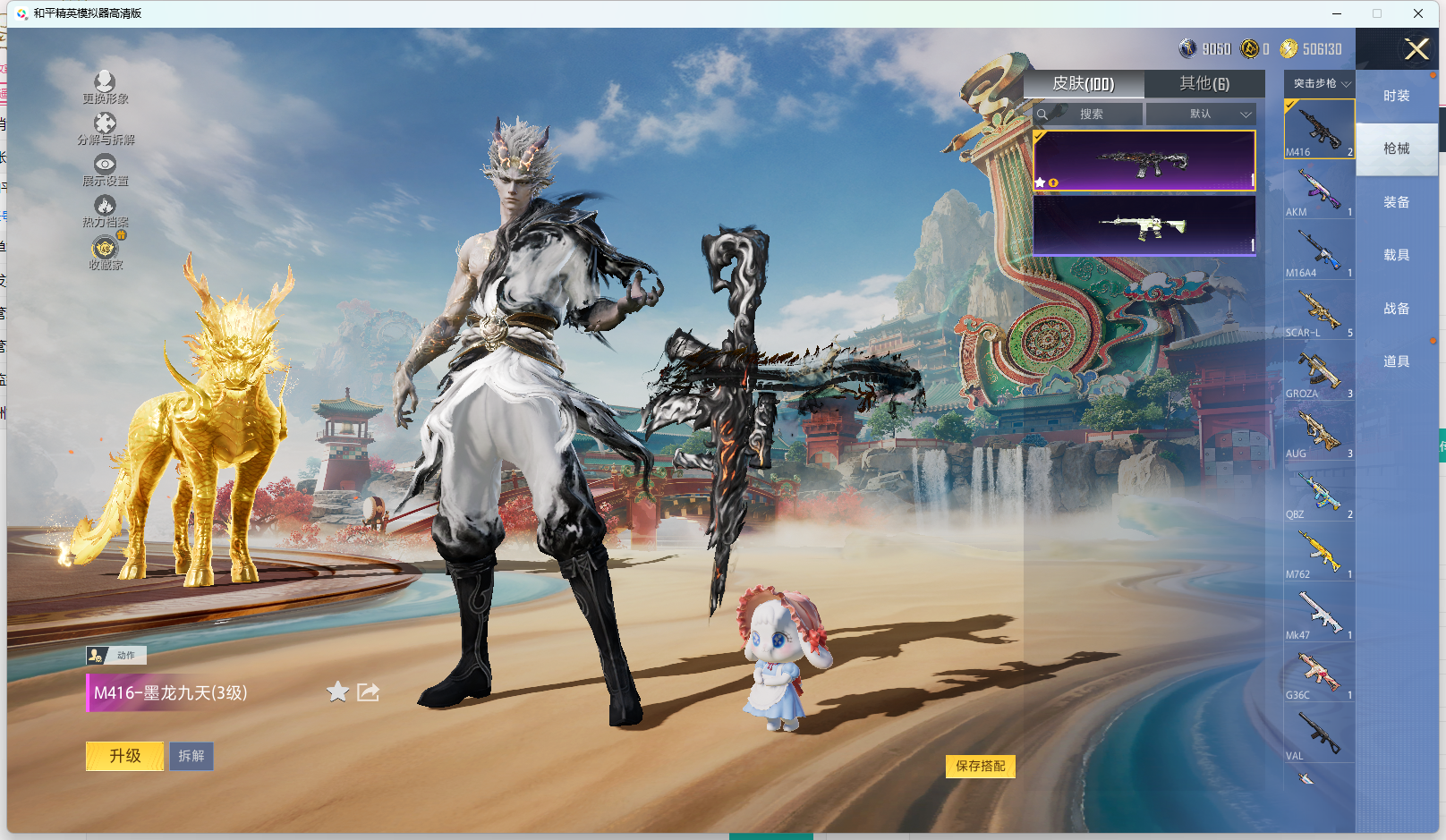Switch to the 其他(6) tab
The width and height of the screenshot is (1446, 840).
pyautogui.click(x=1204, y=83)
